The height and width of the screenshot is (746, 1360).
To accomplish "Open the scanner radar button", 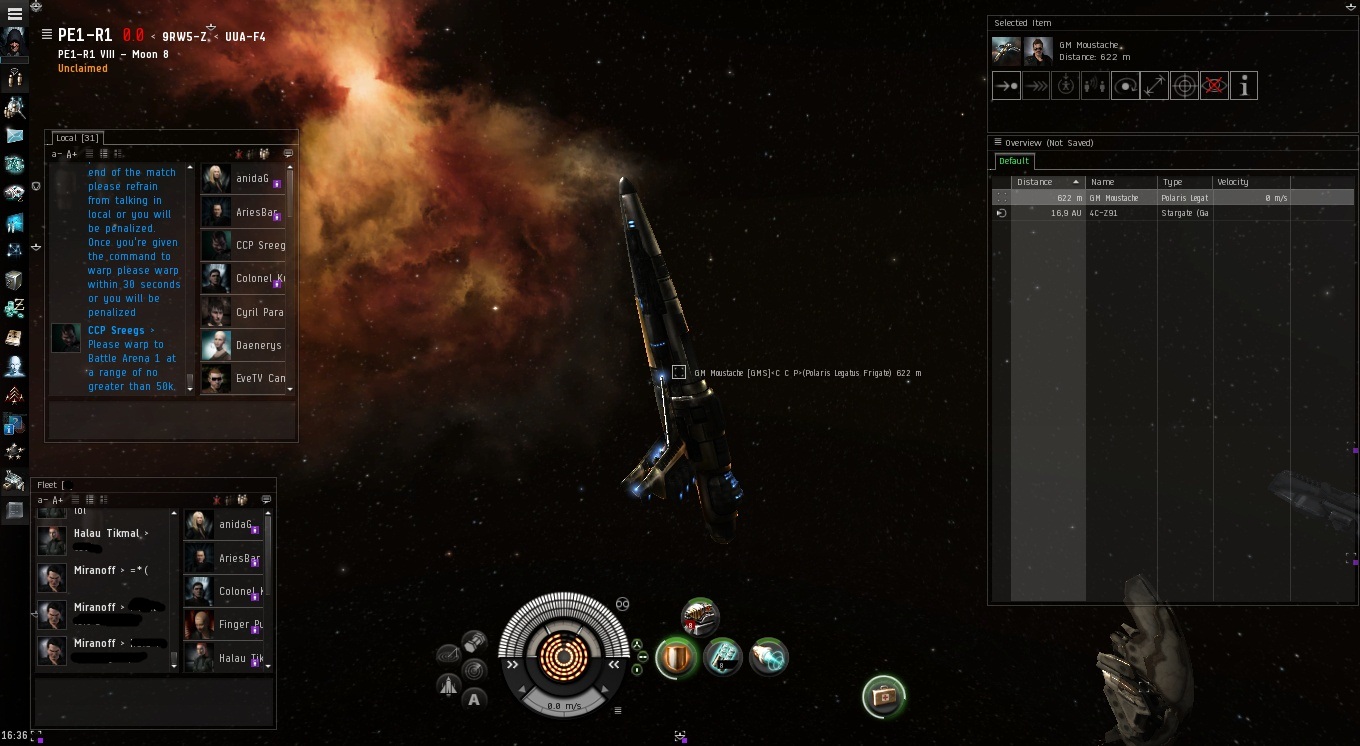I will click(x=474, y=669).
